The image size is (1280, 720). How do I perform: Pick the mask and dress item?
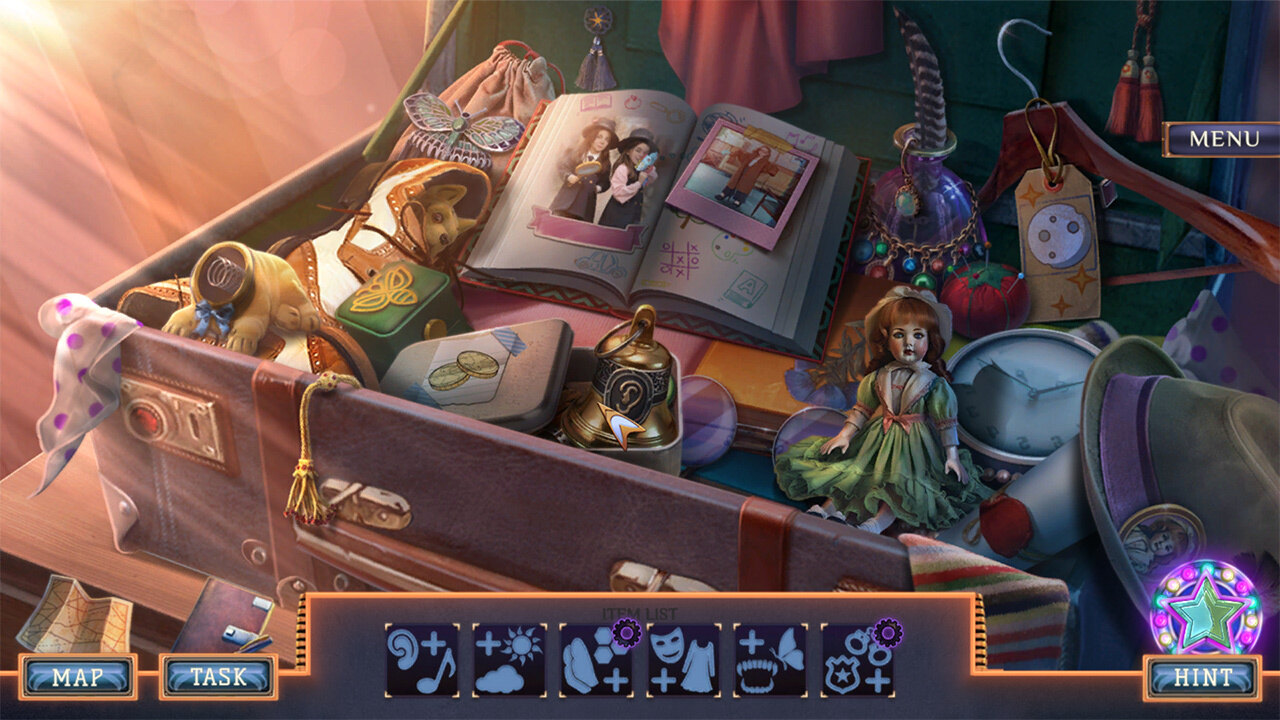coord(684,660)
